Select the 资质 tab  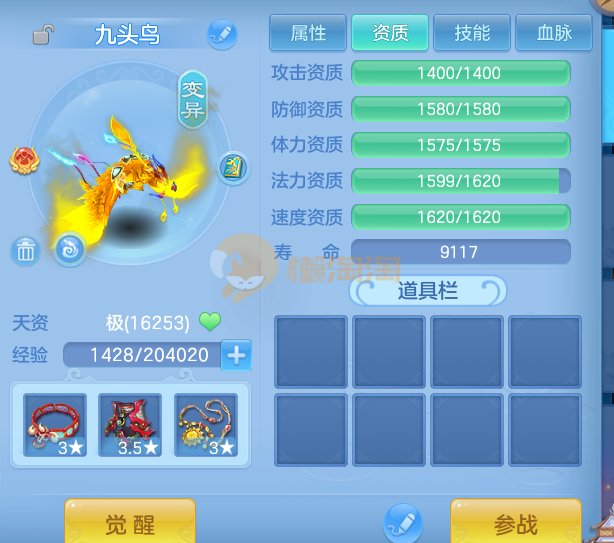390,34
